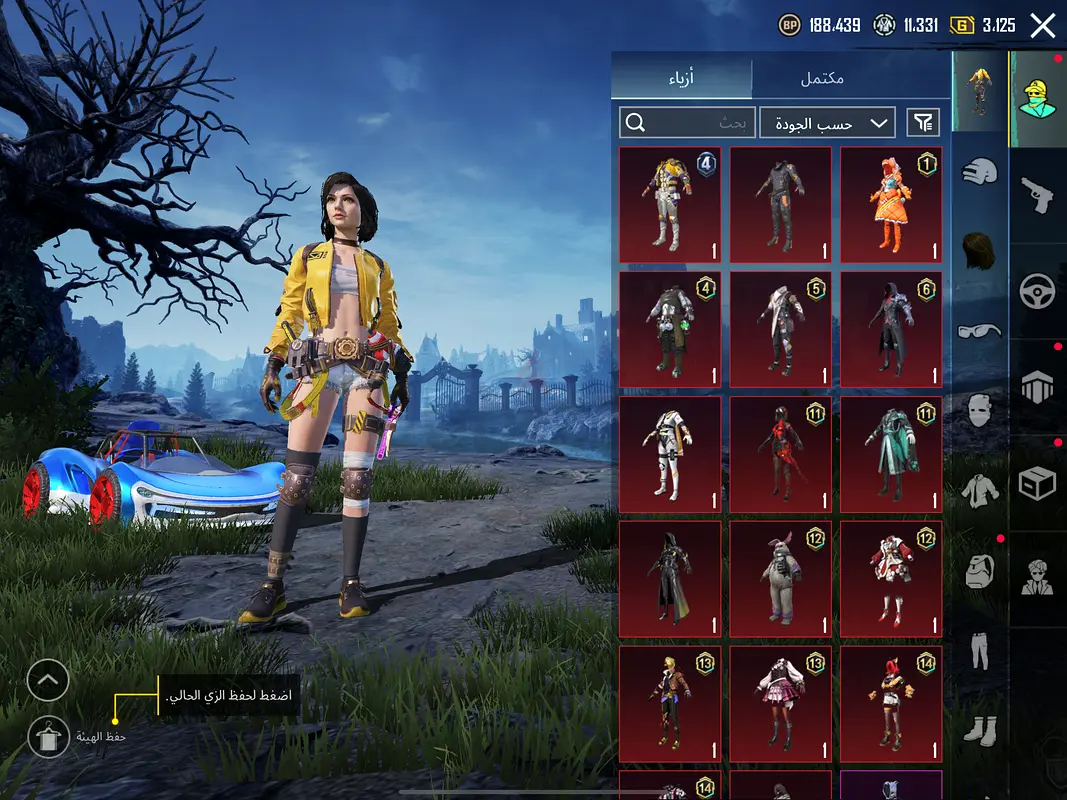
Task: Select the orange dress outfit
Action: 890,205
